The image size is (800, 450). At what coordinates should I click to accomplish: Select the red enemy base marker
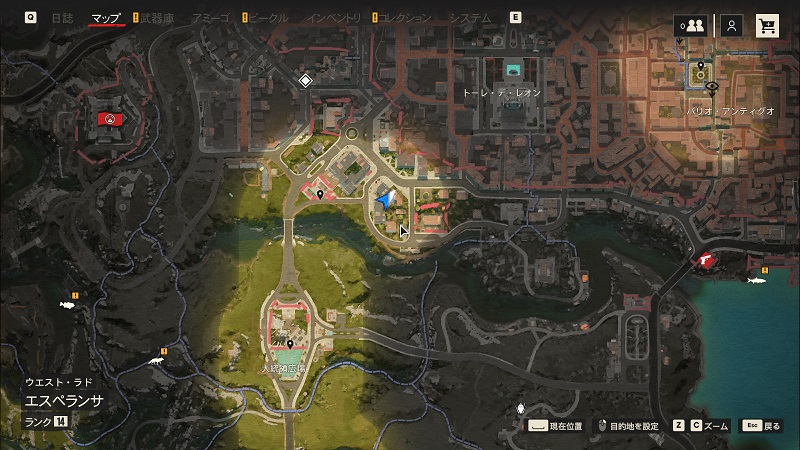(109, 119)
